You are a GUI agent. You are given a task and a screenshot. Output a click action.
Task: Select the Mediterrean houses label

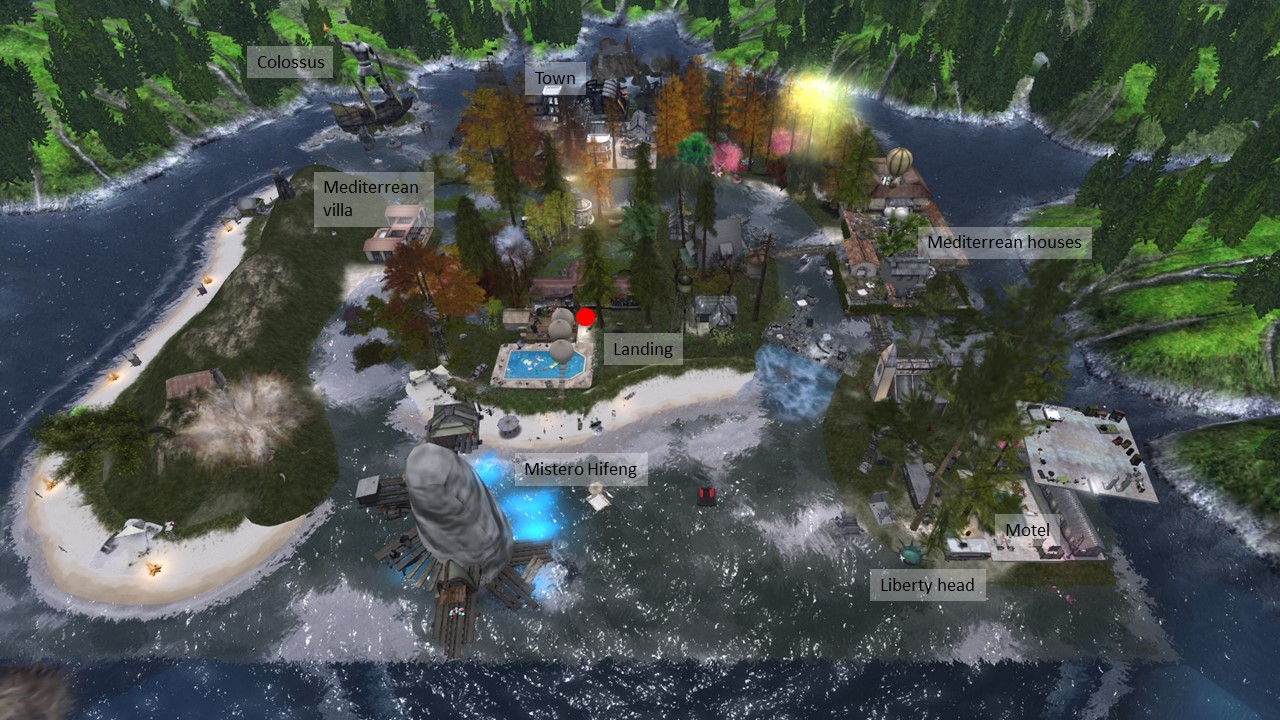(1003, 242)
